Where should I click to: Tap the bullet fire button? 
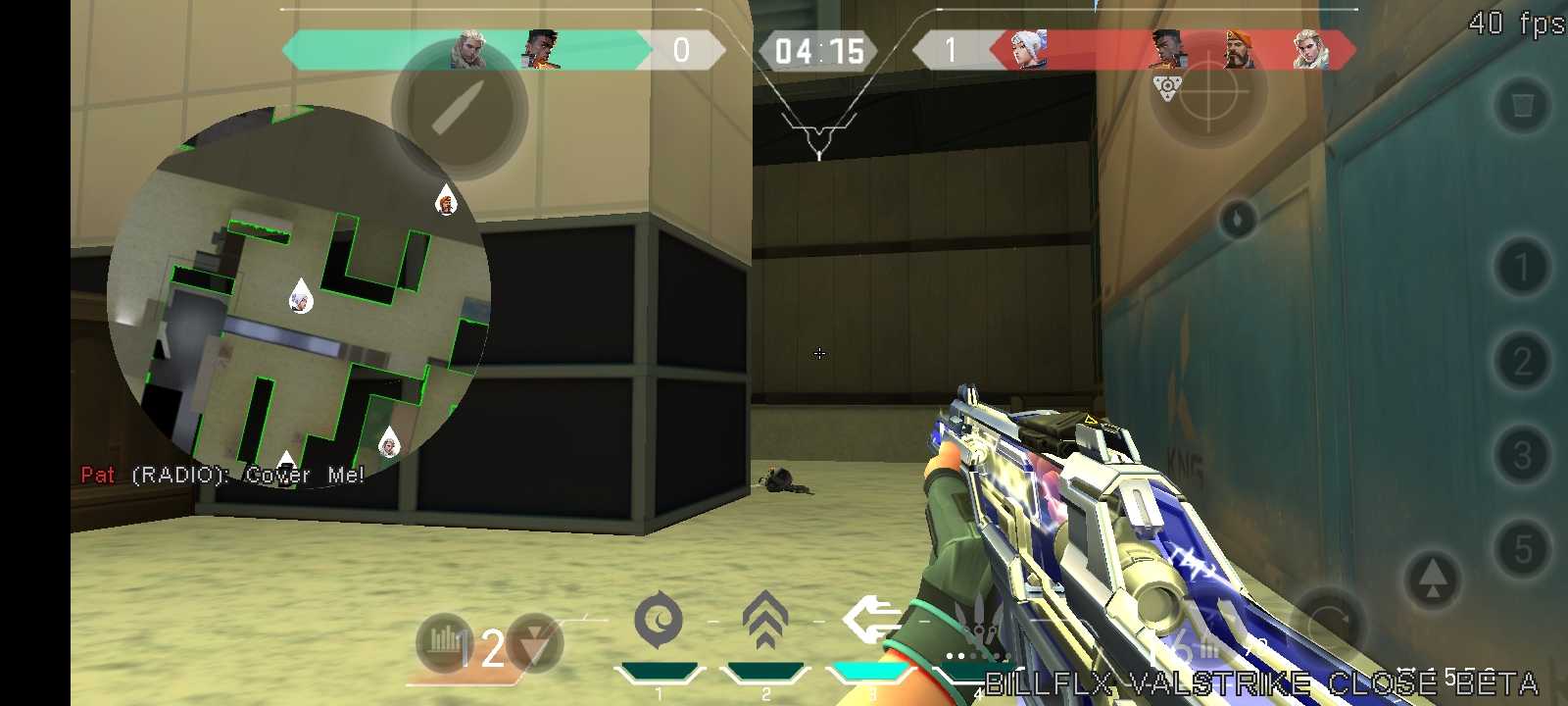[x=460, y=111]
